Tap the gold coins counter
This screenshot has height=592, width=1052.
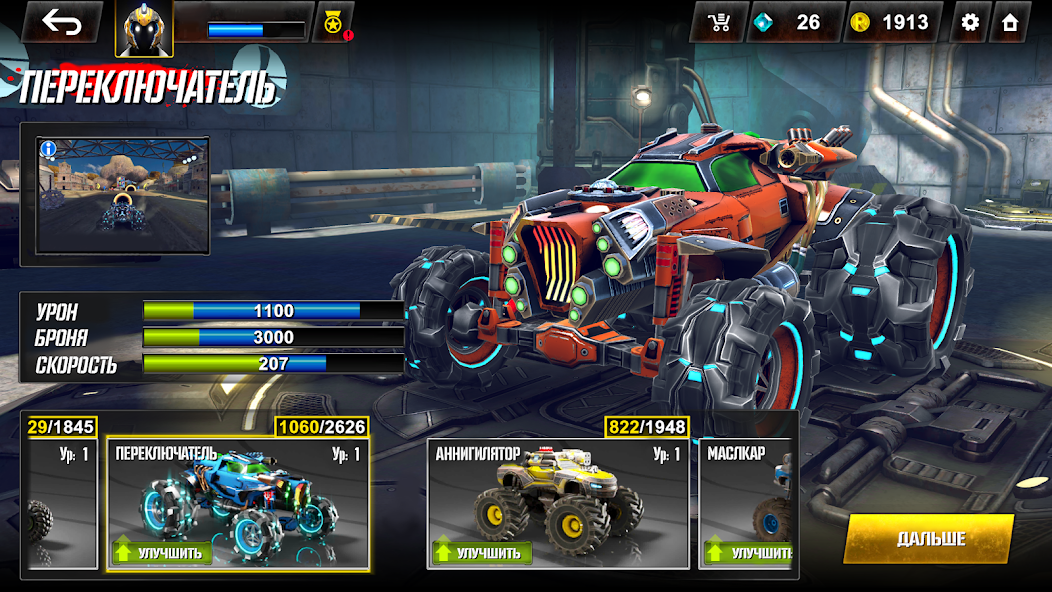[x=893, y=22]
